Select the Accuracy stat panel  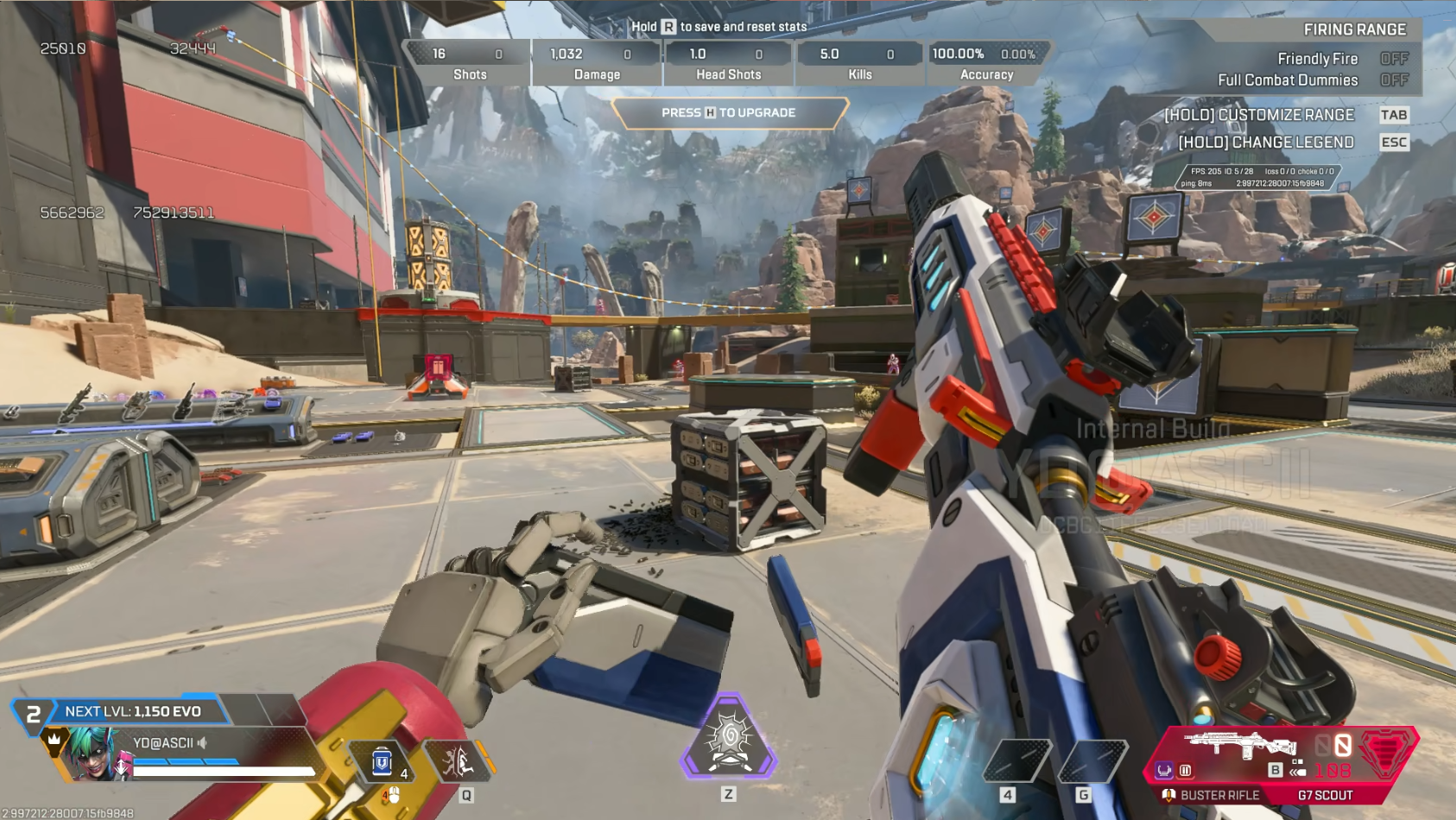click(x=986, y=63)
